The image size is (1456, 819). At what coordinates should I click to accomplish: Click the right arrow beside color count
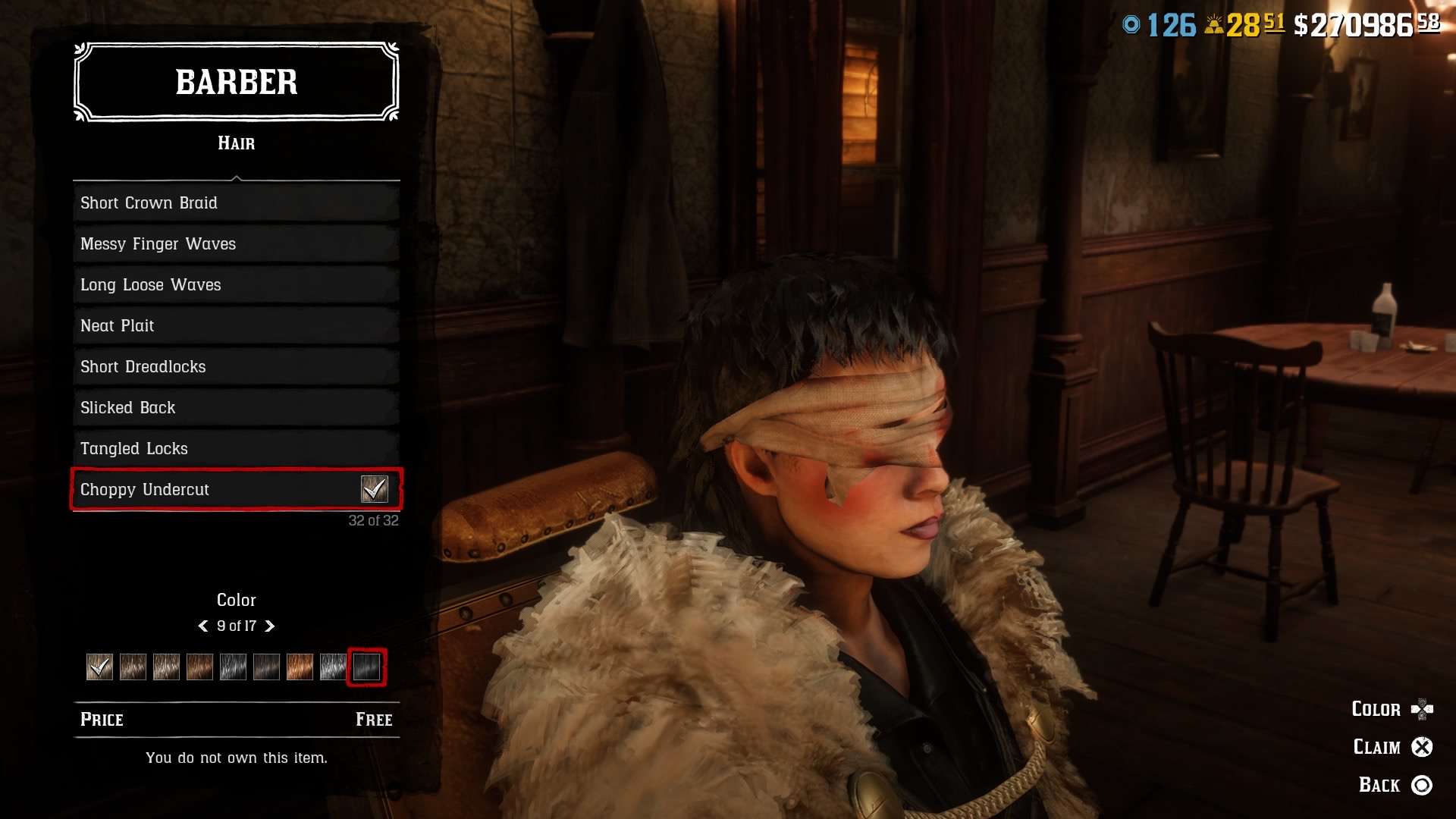point(269,626)
